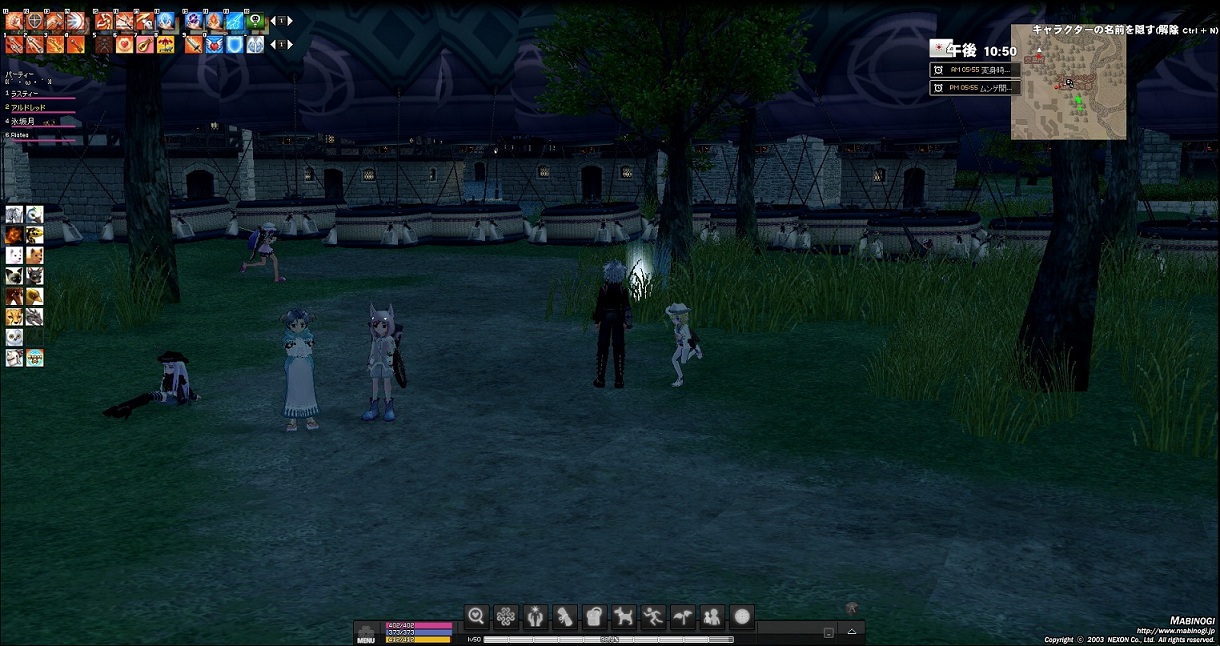Expand the bottom bar up arrow

[852, 632]
